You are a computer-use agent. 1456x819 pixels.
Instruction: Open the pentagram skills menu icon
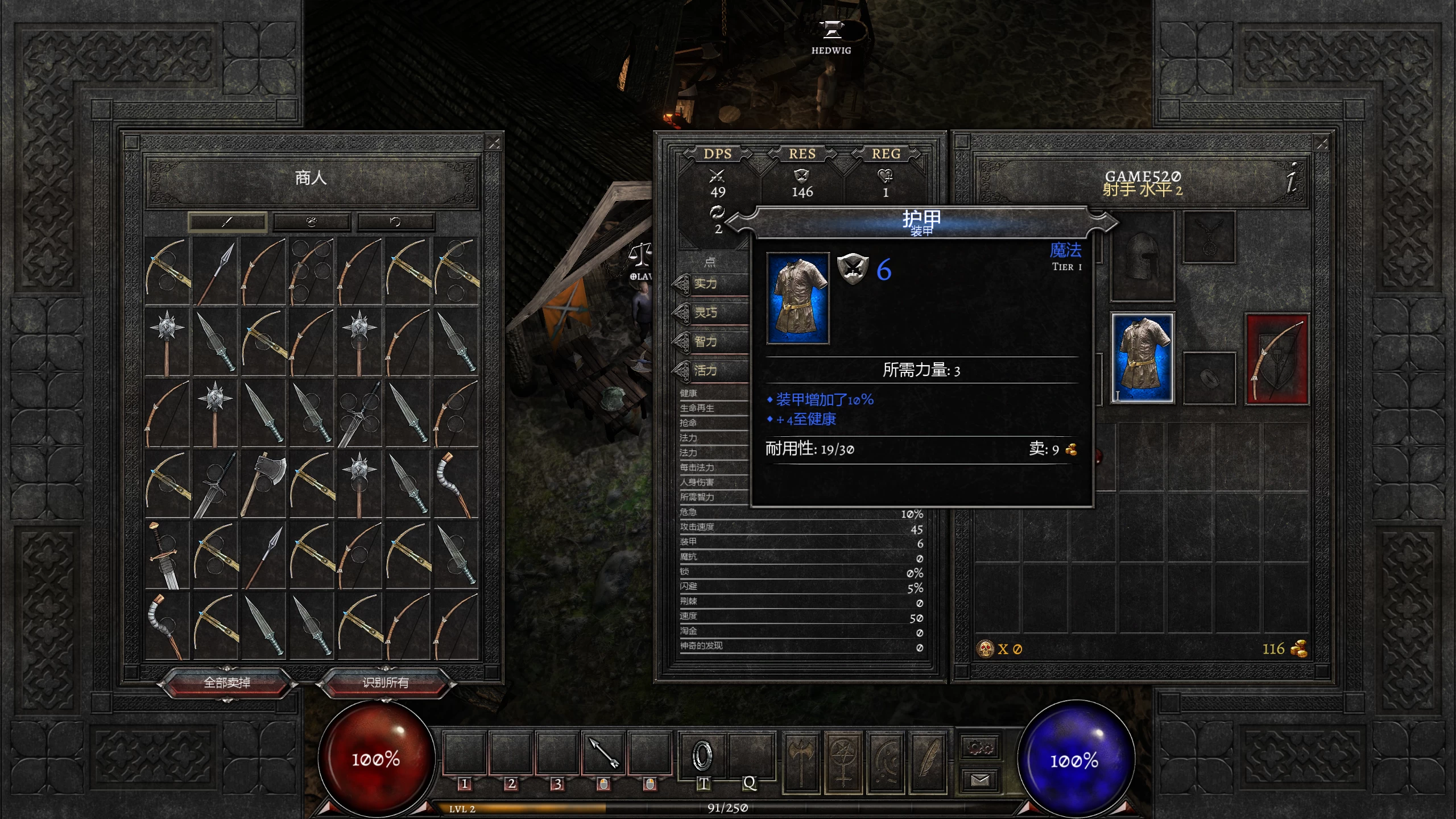[x=843, y=762]
